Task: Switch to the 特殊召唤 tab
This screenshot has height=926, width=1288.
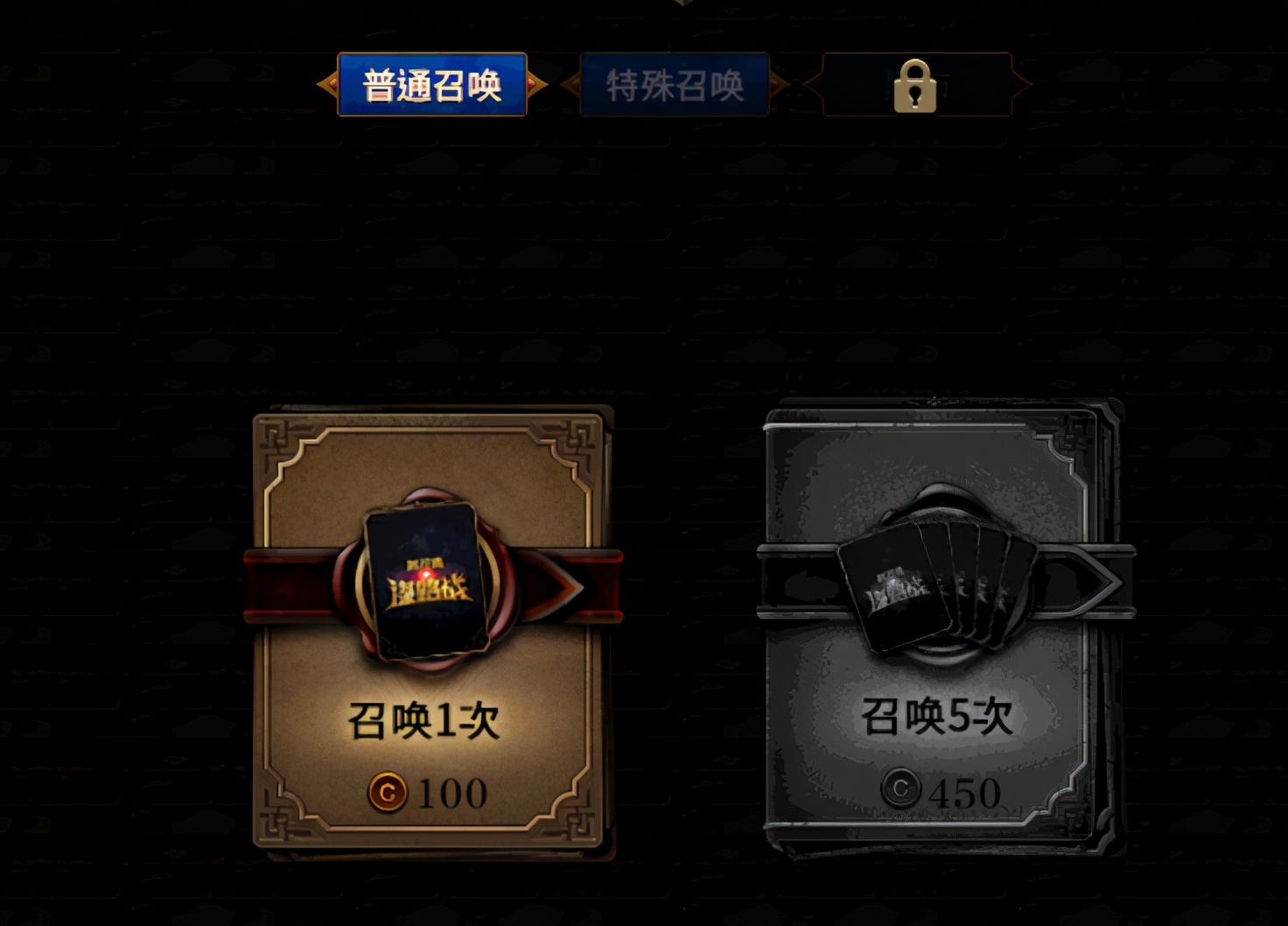Action: coord(675,85)
